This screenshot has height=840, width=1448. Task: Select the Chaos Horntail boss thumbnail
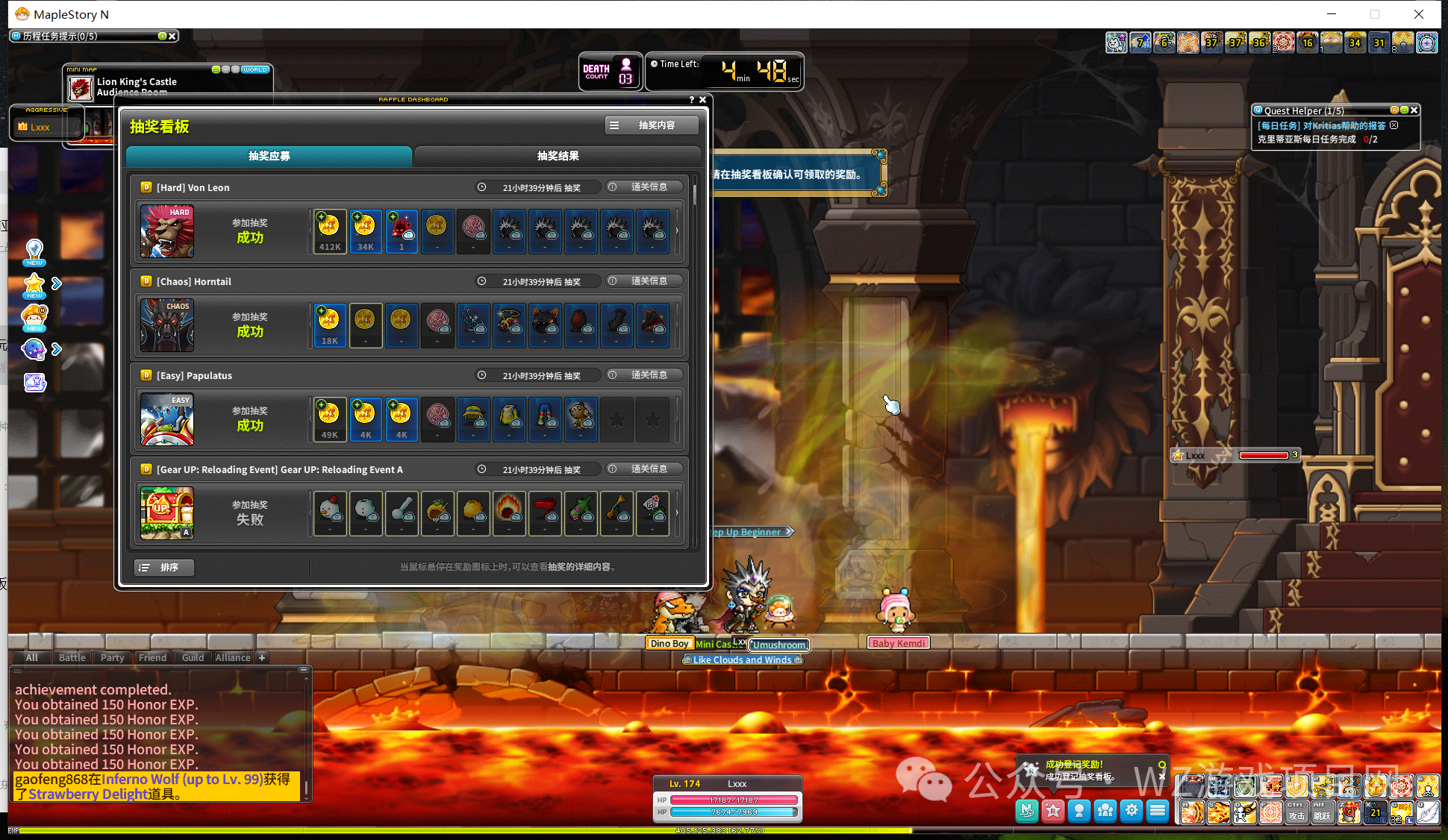167,325
